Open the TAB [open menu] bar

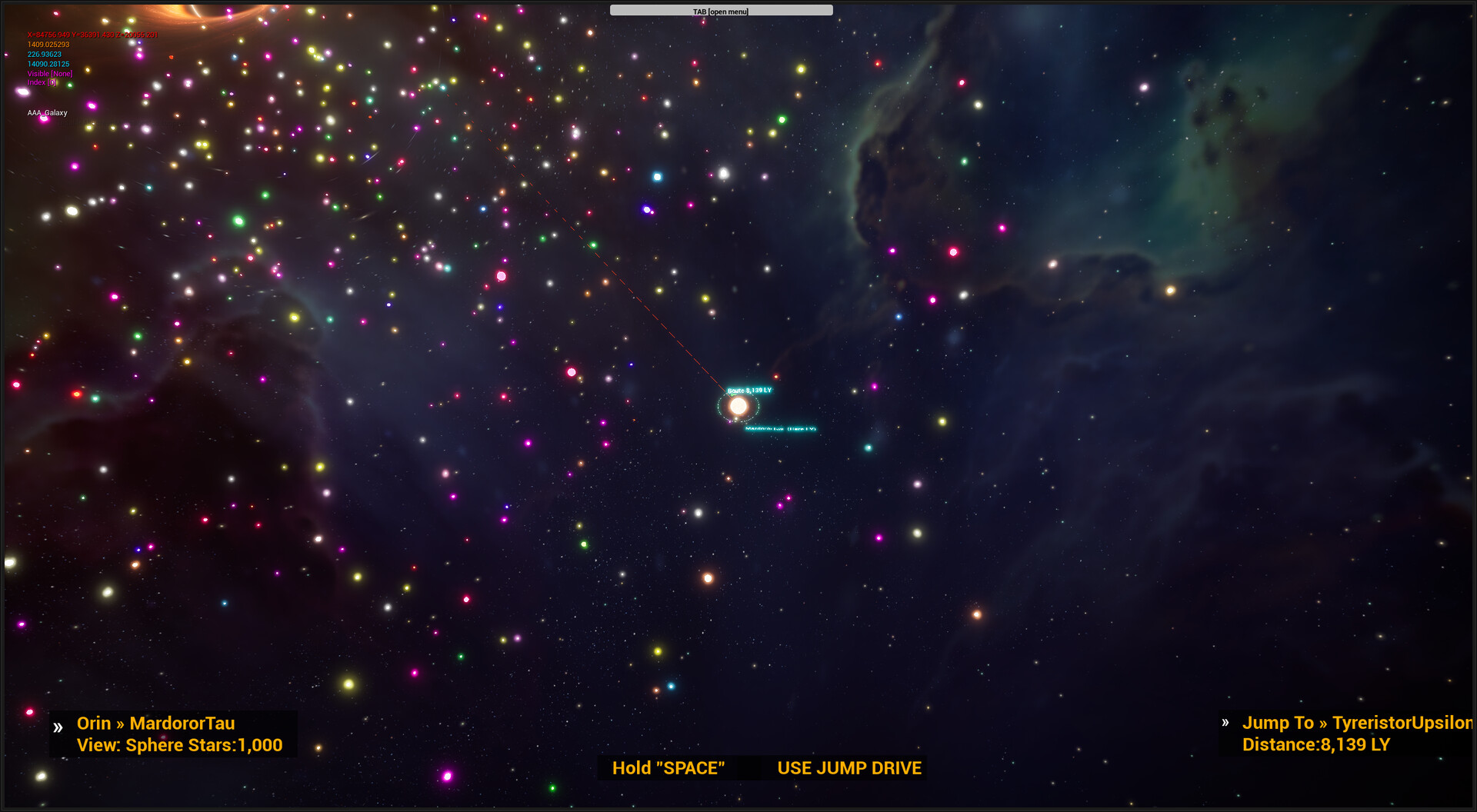(x=721, y=10)
